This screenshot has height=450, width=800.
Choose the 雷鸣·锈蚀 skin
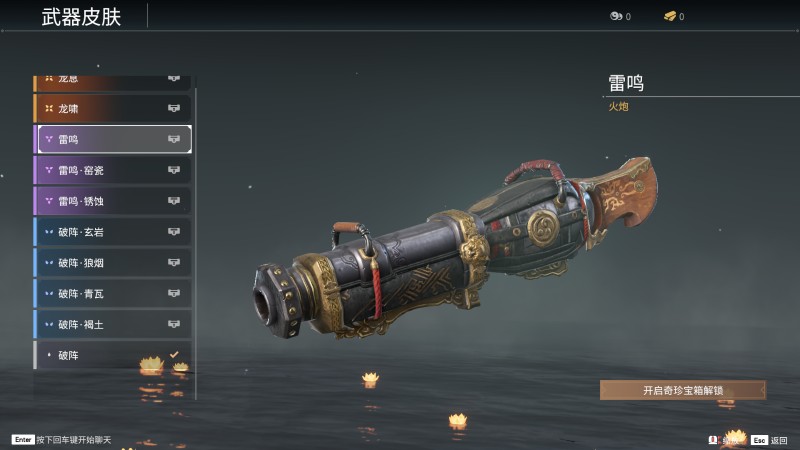pos(112,201)
